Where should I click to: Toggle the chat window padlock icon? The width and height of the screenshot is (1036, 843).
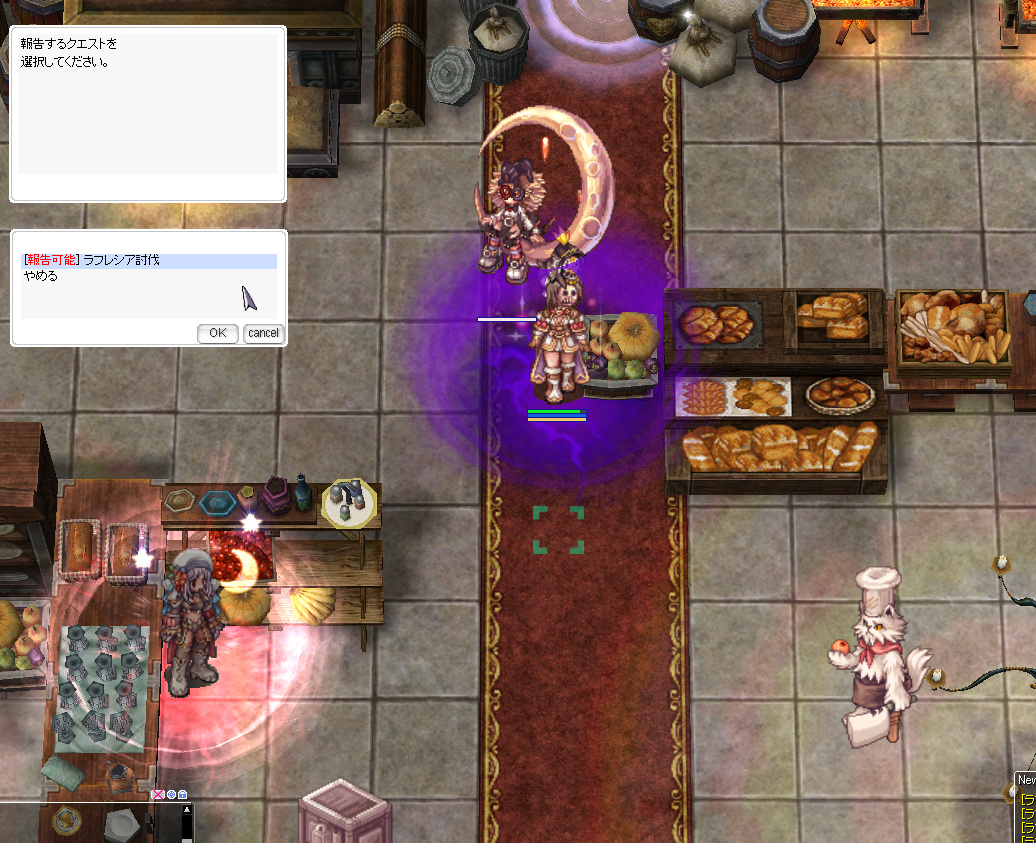(182, 795)
